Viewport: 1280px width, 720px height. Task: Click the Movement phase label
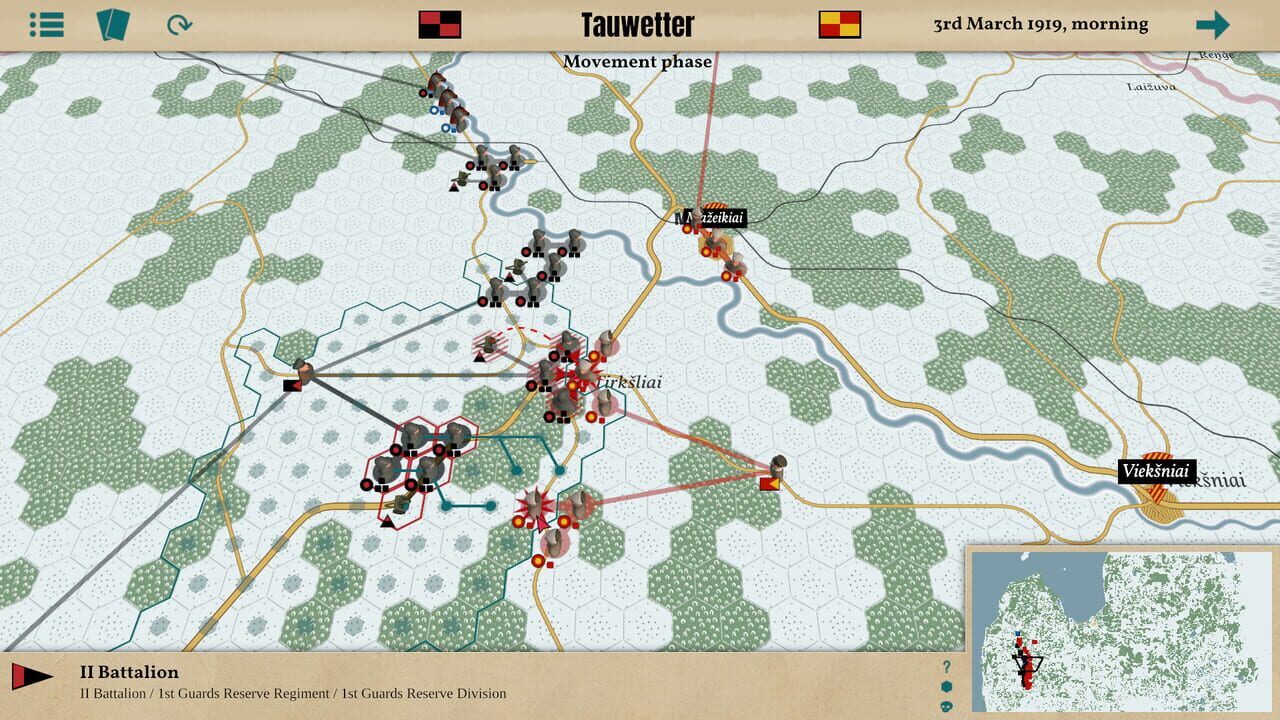pyautogui.click(x=639, y=61)
